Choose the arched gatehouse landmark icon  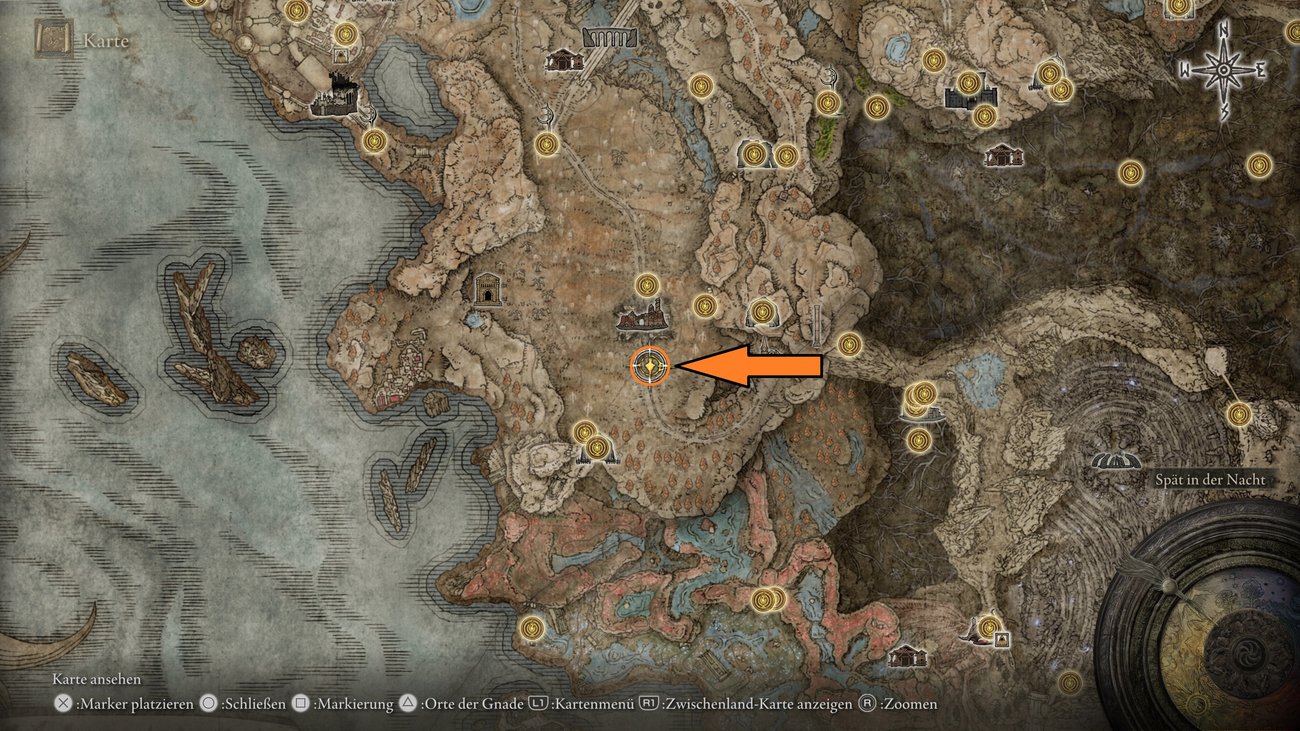point(487,288)
